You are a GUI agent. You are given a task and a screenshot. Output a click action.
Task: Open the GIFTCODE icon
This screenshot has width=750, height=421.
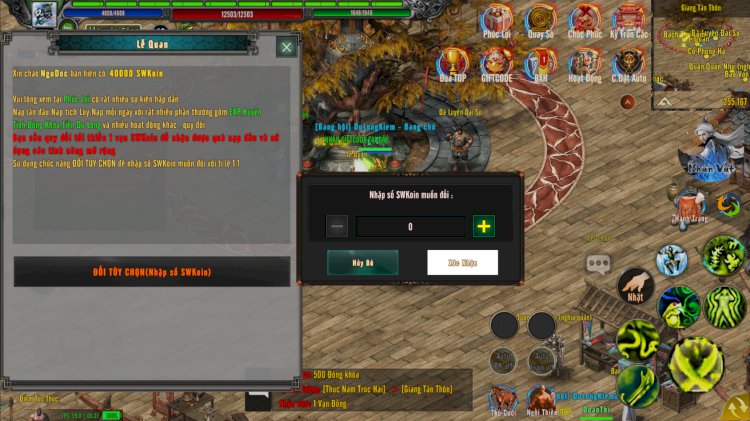coord(497,63)
